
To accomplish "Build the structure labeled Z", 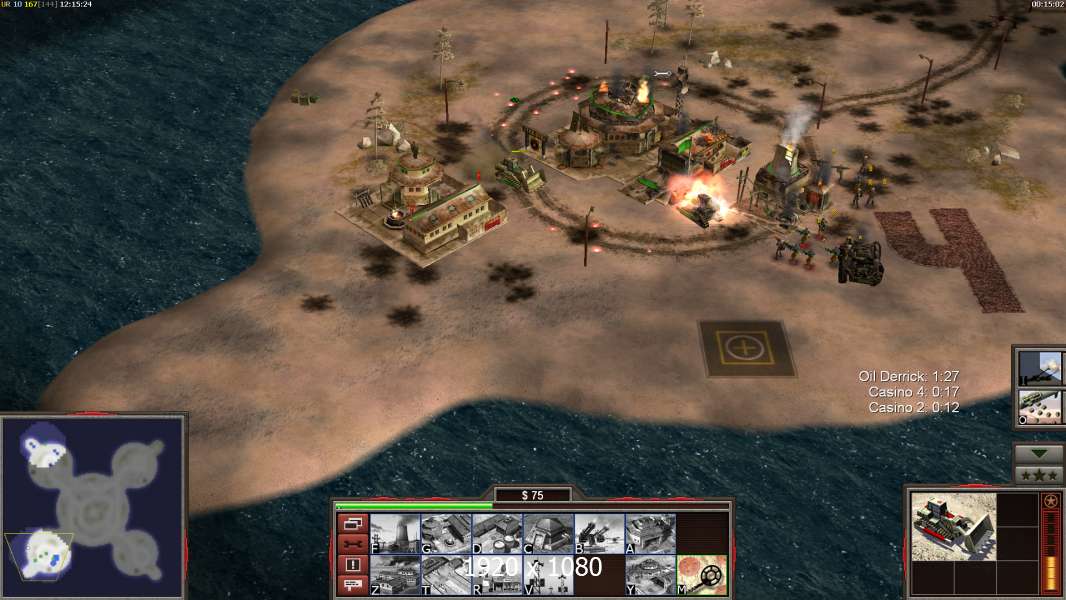I will click(x=394, y=575).
